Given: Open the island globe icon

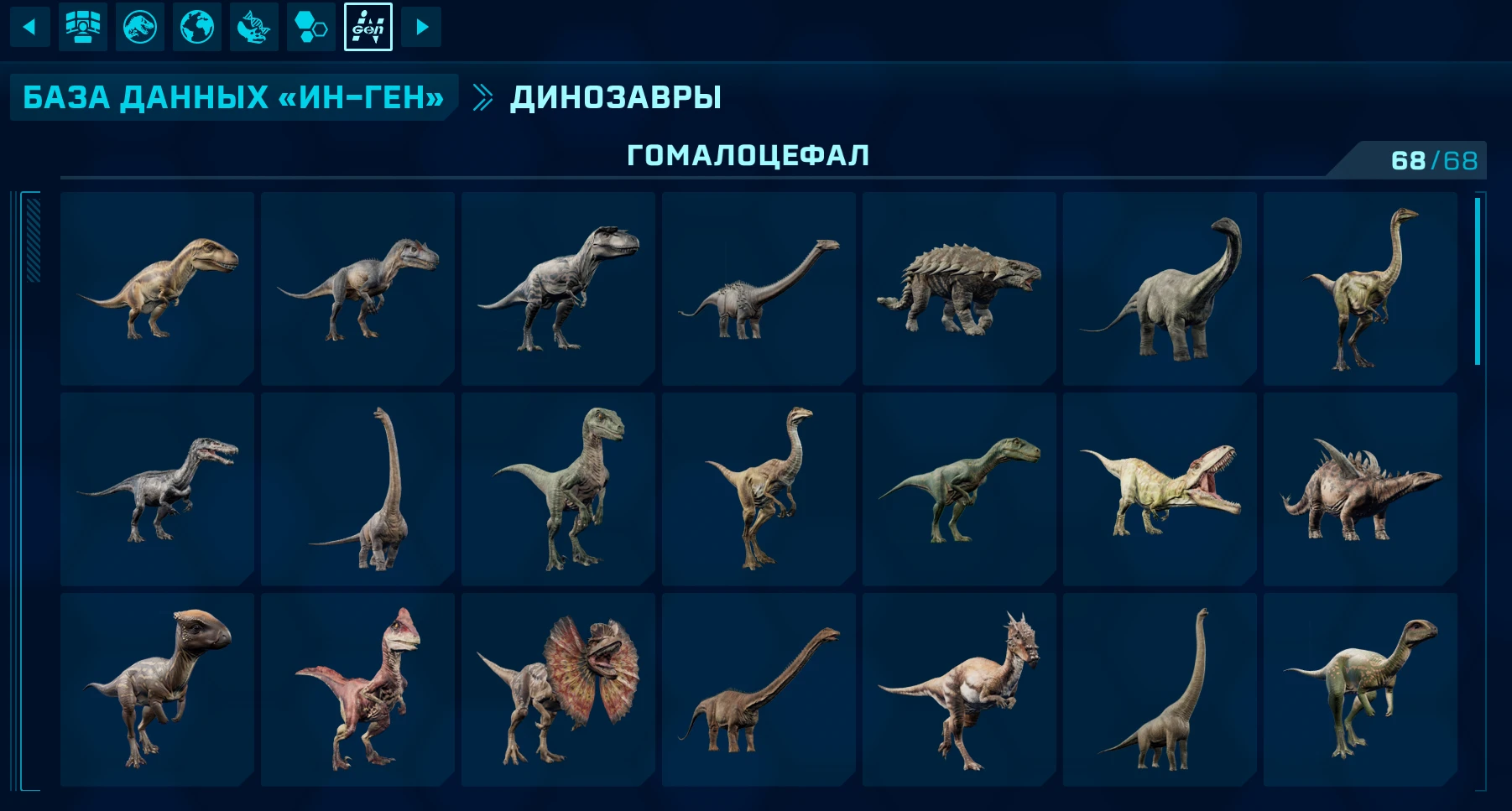Looking at the screenshot, I should coord(196,26).
